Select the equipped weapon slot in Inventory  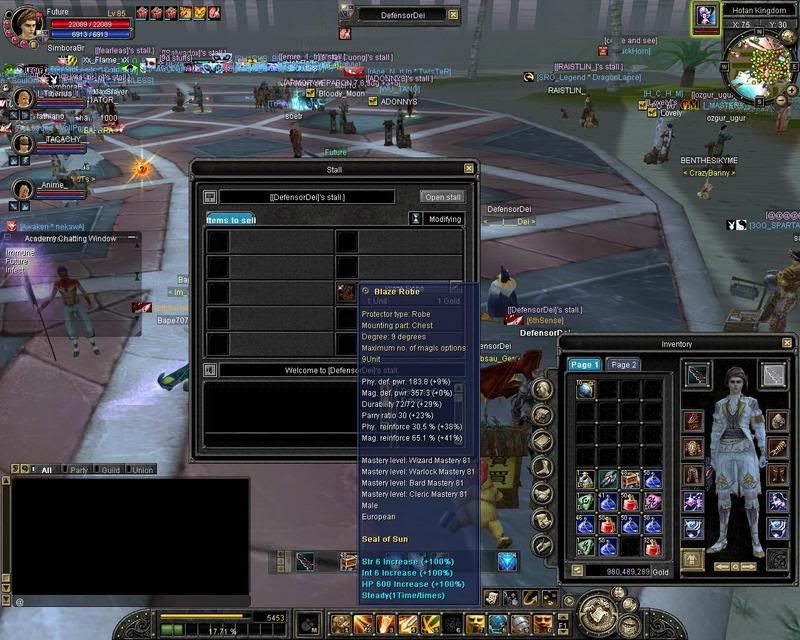(697, 375)
